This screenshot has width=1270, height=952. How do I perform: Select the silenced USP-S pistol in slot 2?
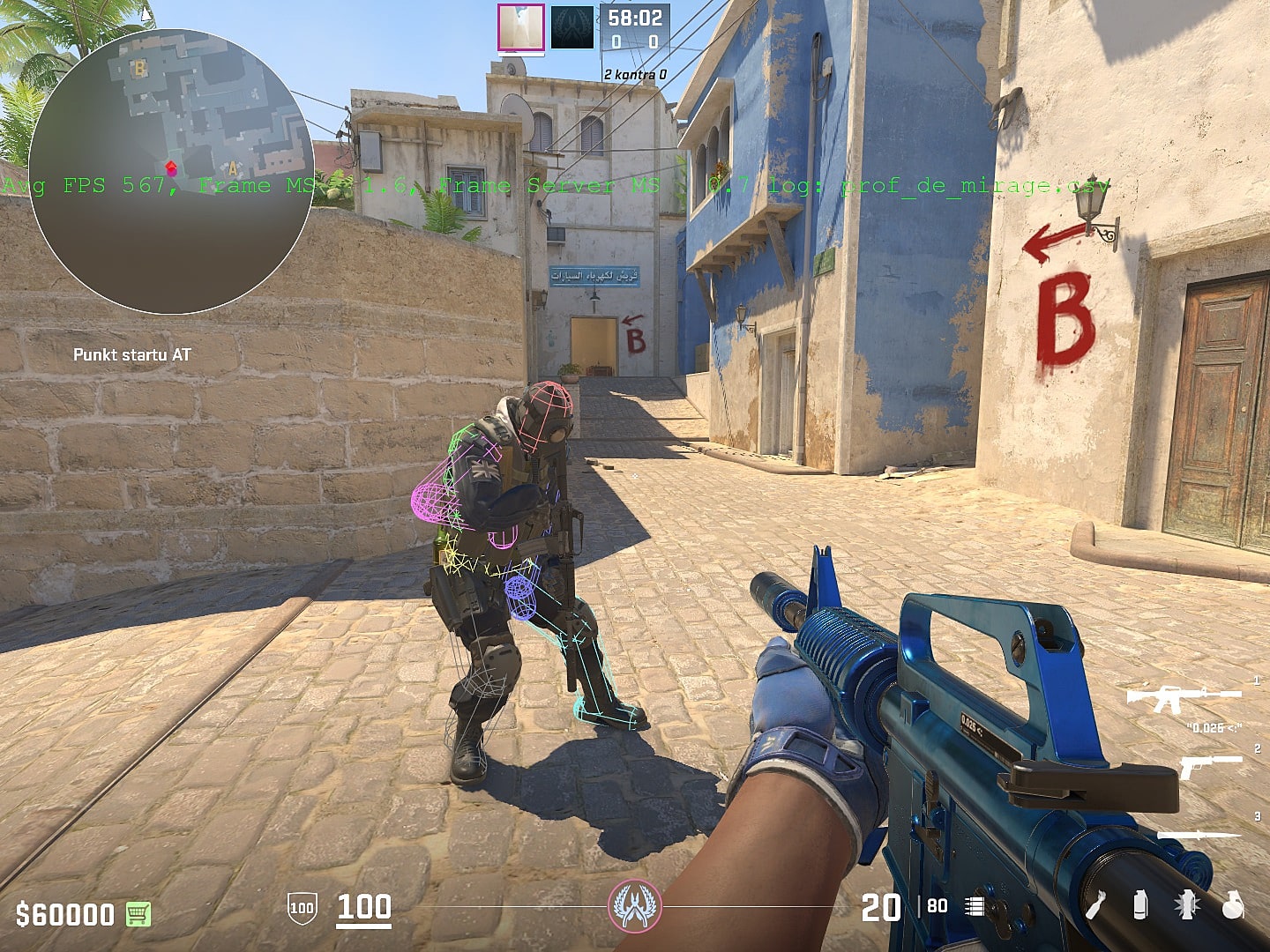click(1210, 766)
